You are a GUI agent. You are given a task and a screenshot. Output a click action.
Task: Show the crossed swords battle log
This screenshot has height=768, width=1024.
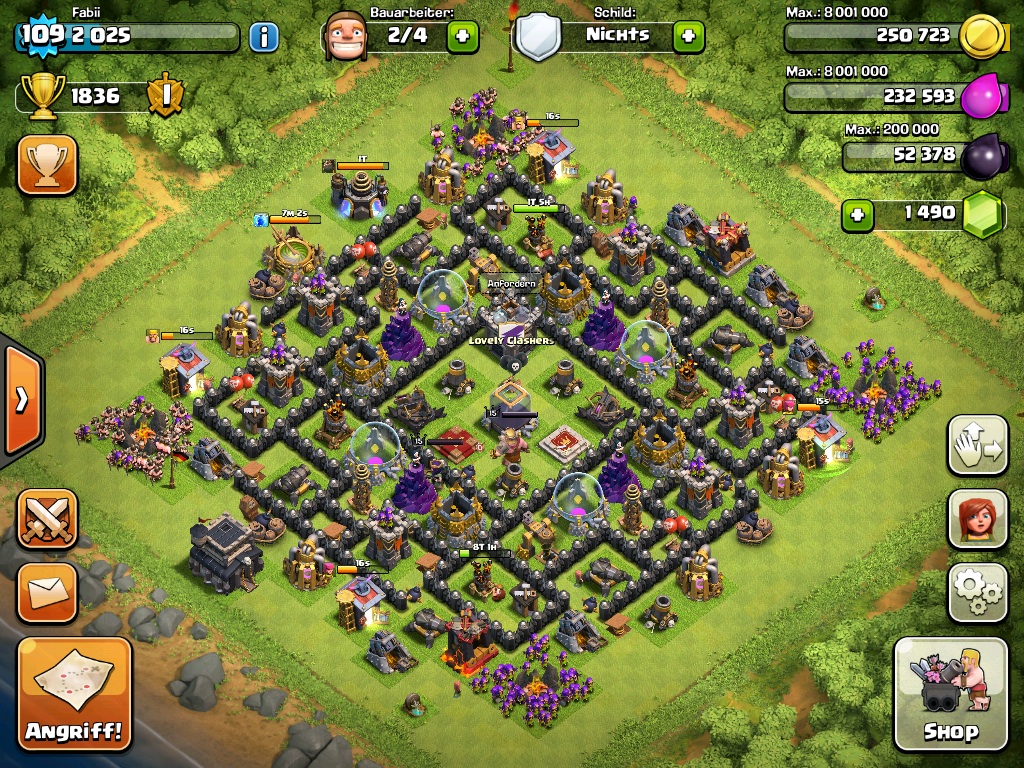tap(46, 519)
